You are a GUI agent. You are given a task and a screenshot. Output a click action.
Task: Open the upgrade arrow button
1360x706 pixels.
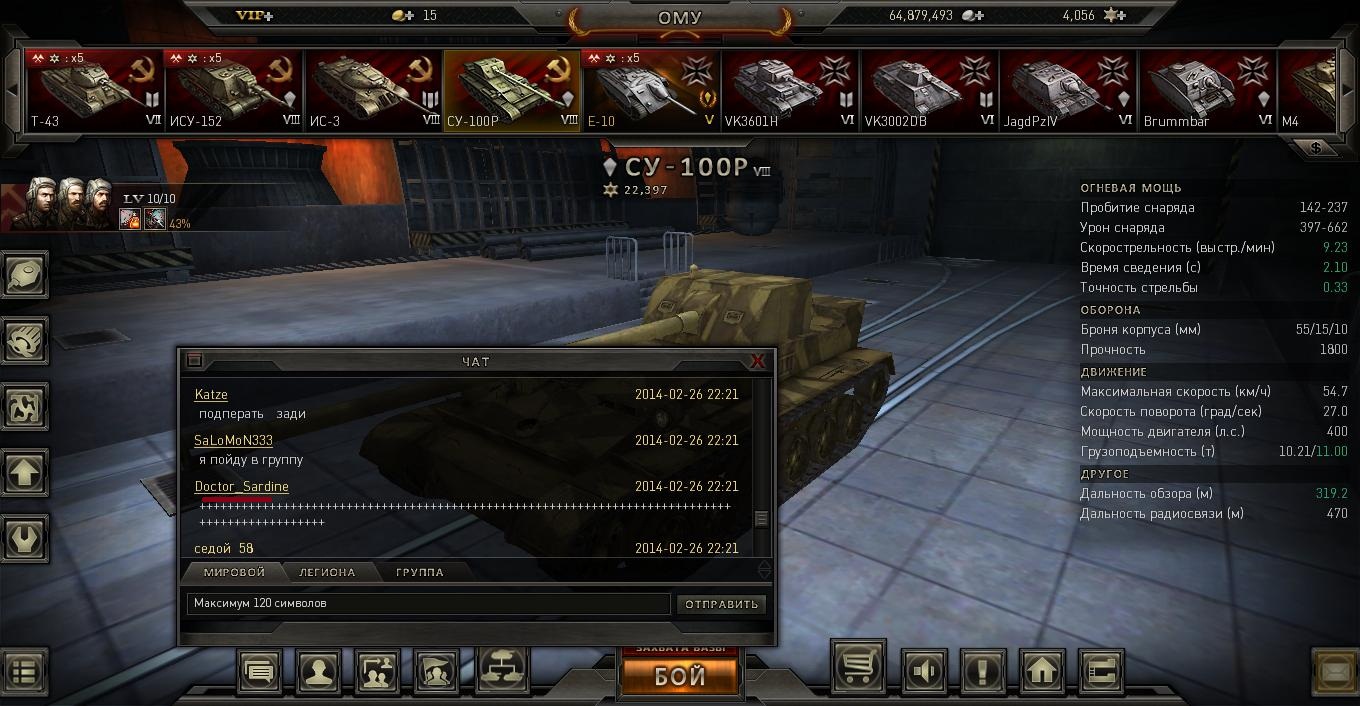click(24, 473)
